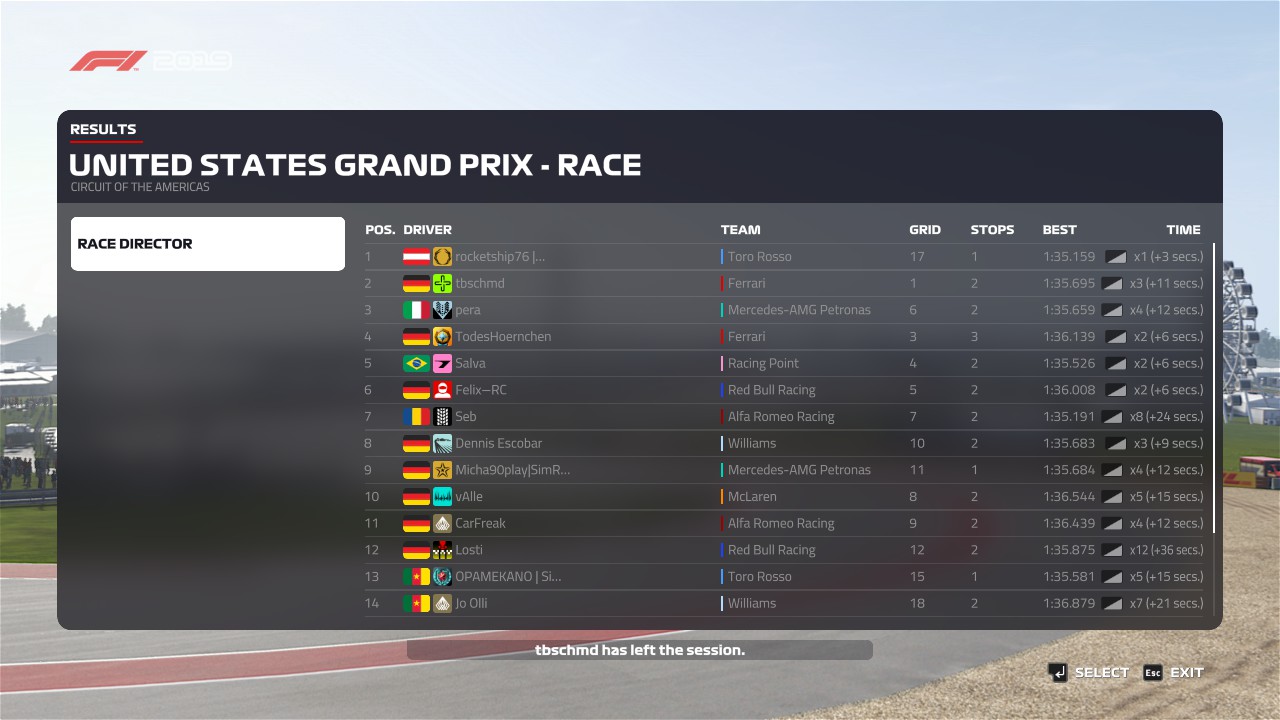Pick Losti's twelfth-place result row
Image resolution: width=1280 pixels, height=720 pixels.
(784, 550)
